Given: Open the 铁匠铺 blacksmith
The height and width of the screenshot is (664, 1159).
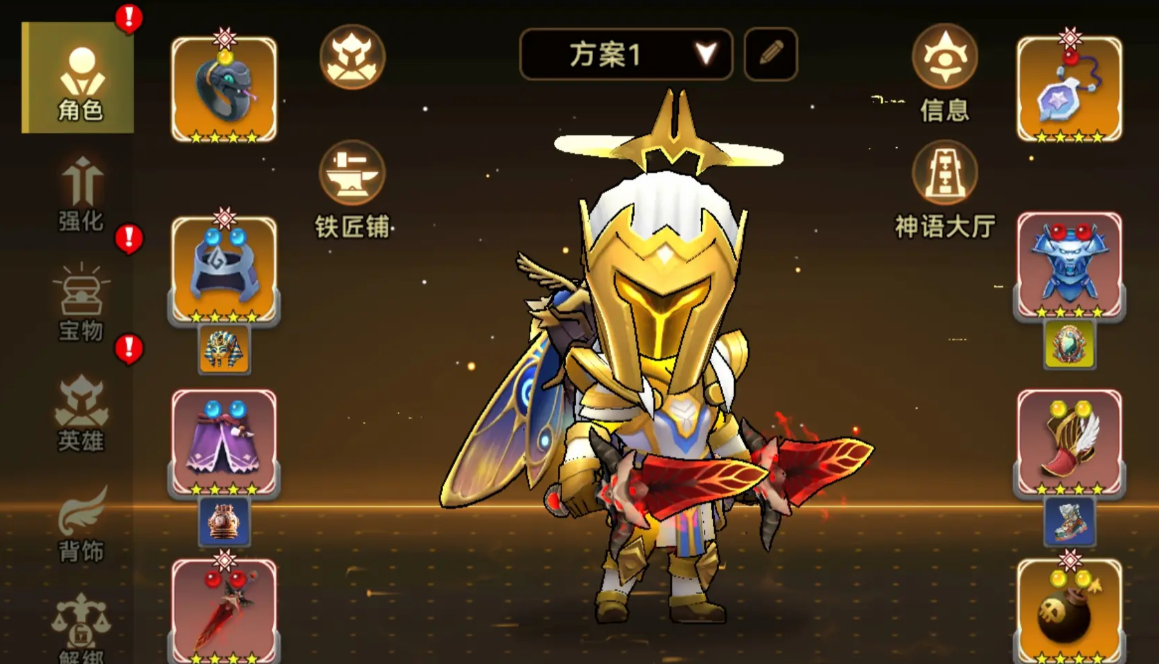Looking at the screenshot, I should [352, 187].
